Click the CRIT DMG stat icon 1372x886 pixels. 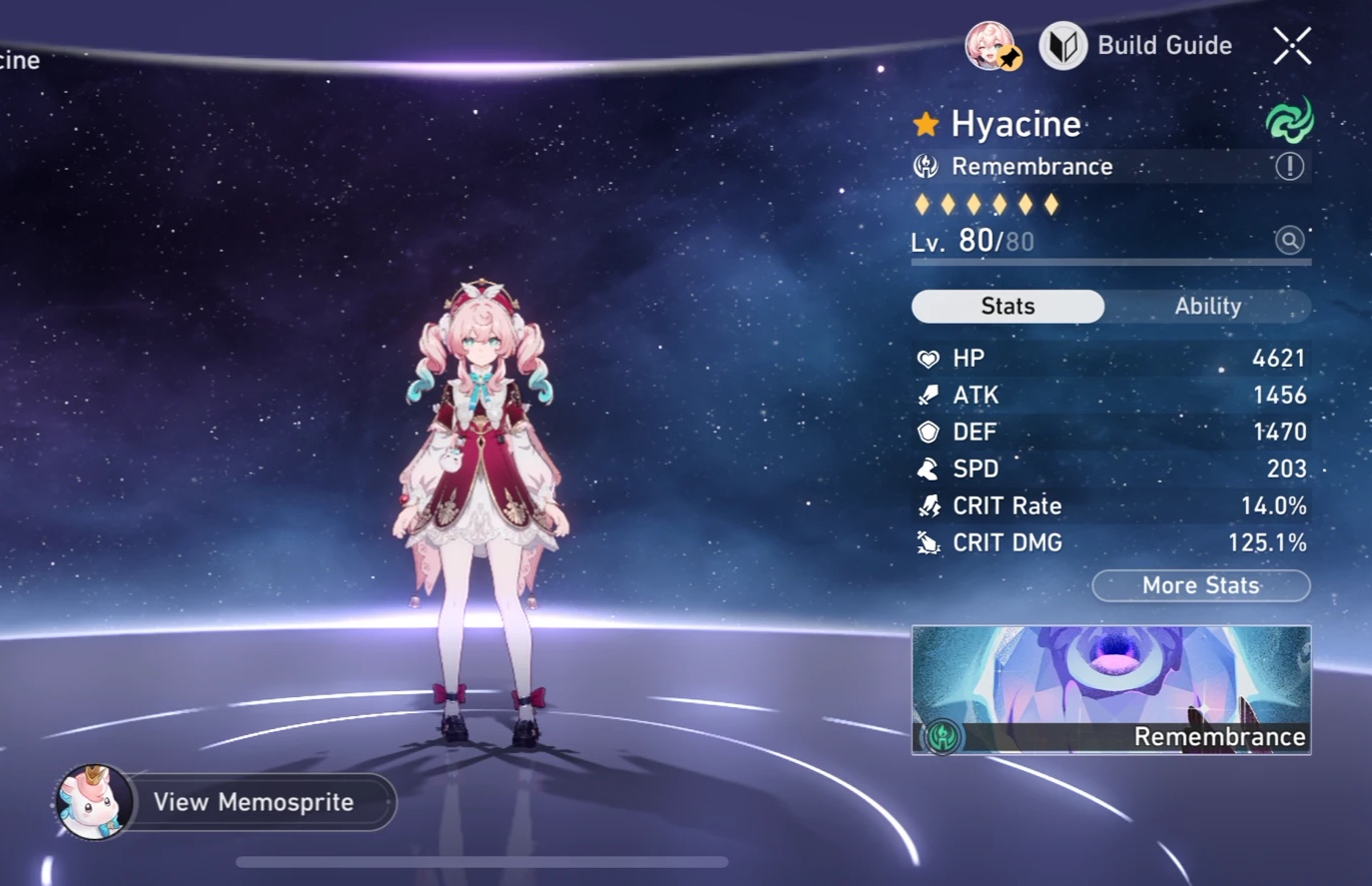[x=928, y=542]
